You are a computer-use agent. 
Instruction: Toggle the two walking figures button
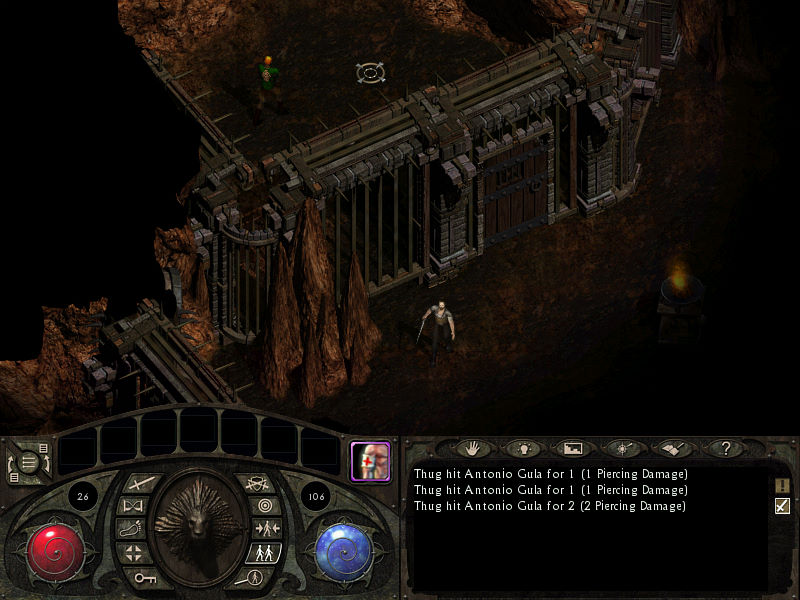point(262,552)
